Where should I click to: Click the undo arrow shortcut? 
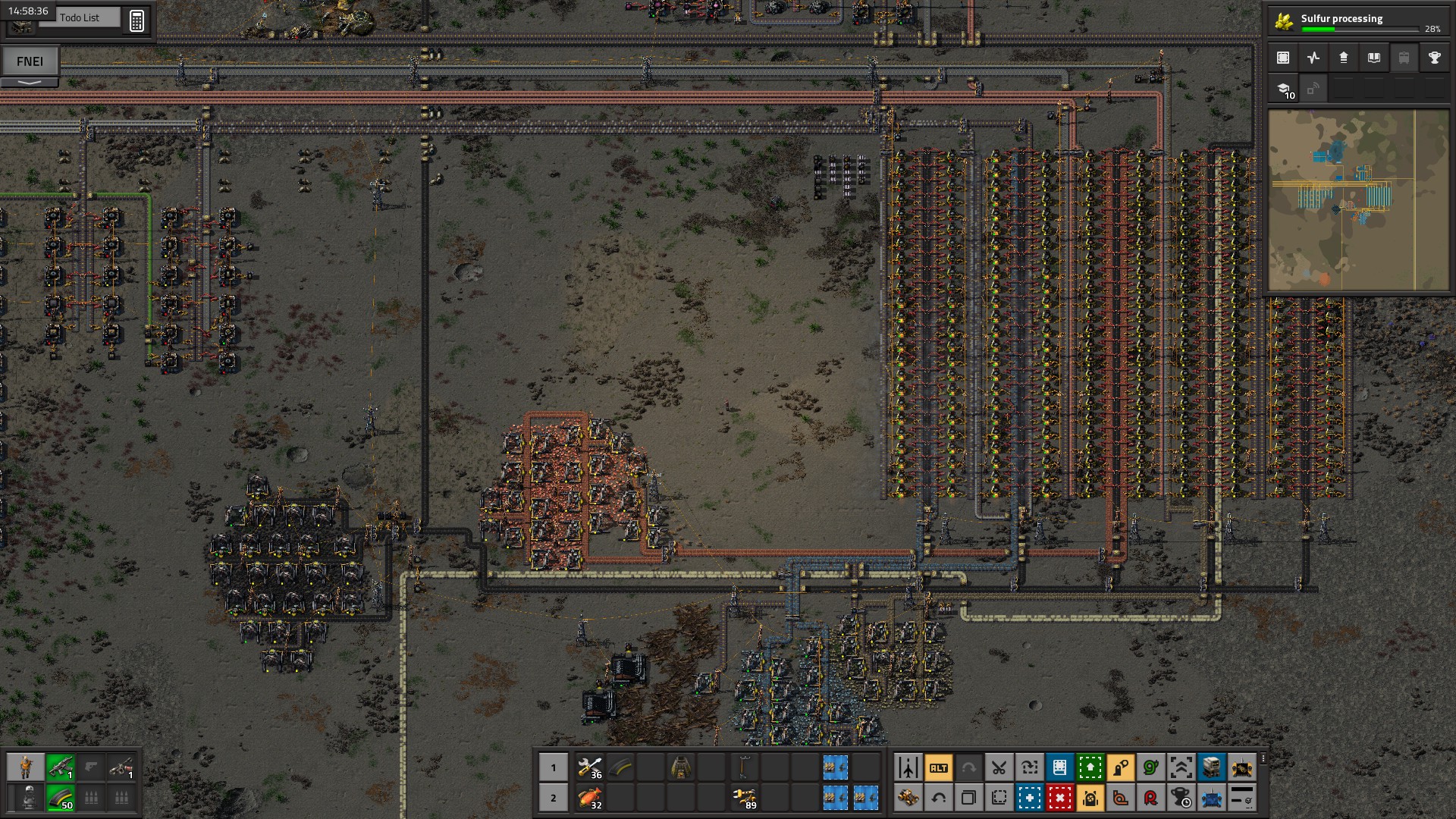click(938, 798)
